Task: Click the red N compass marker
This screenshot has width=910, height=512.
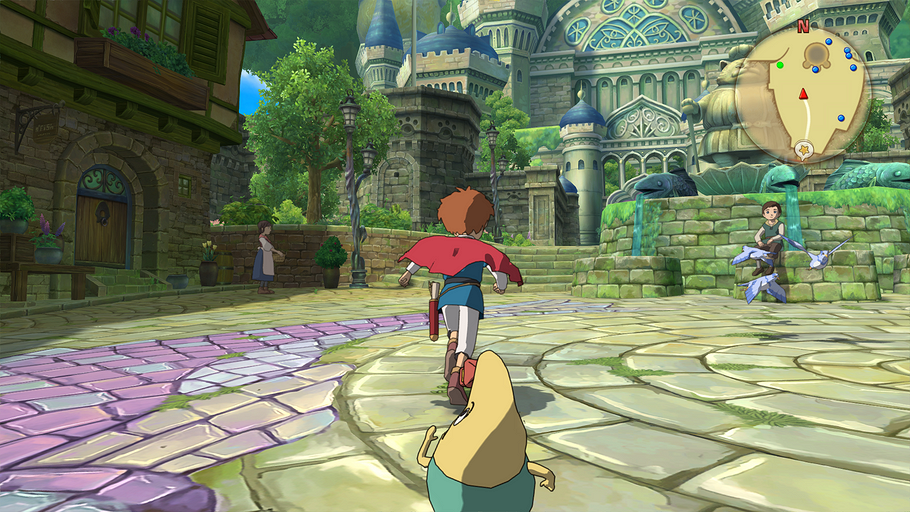Action: click(x=802, y=27)
